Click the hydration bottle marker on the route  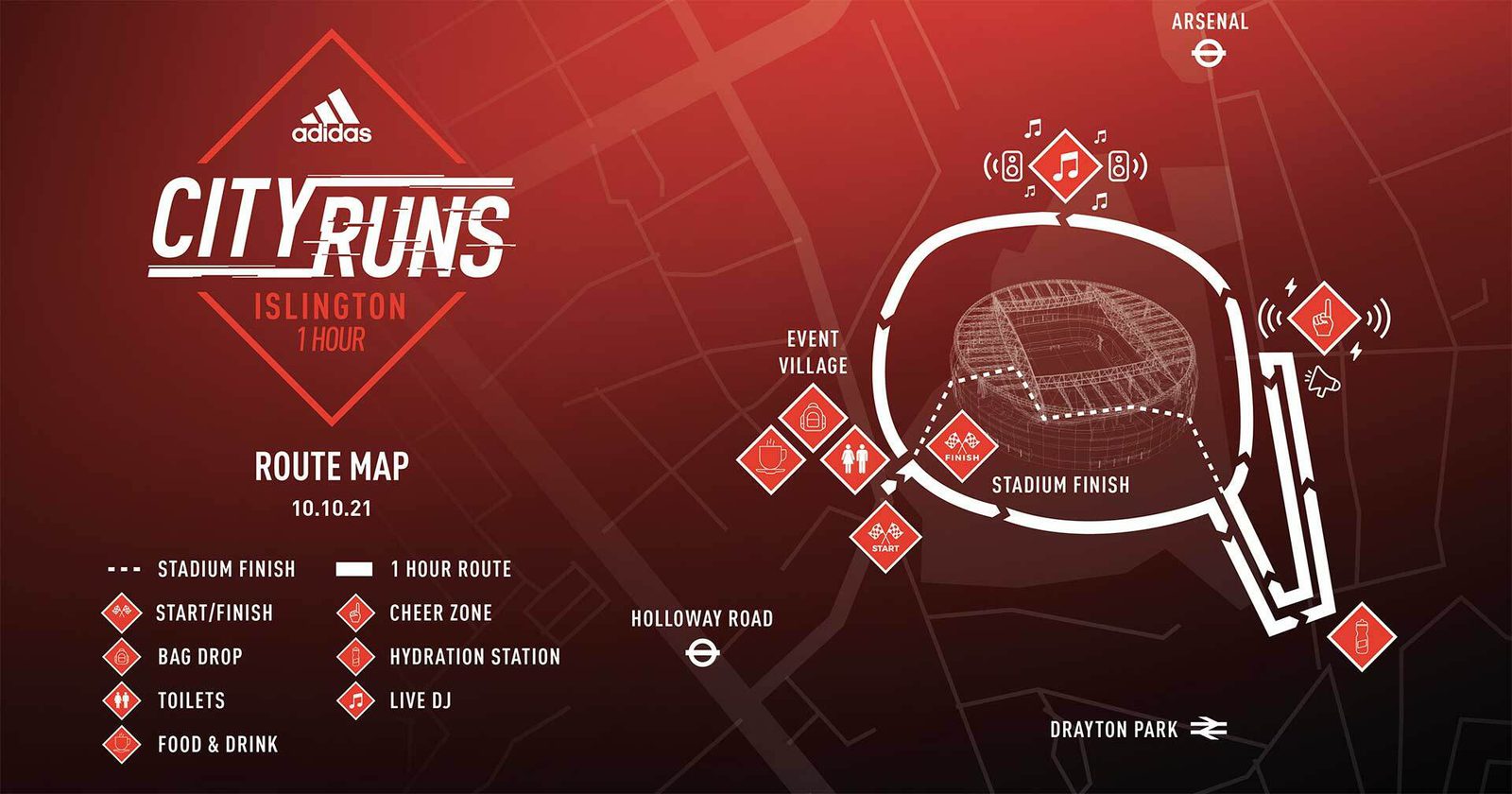coord(1361,636)
